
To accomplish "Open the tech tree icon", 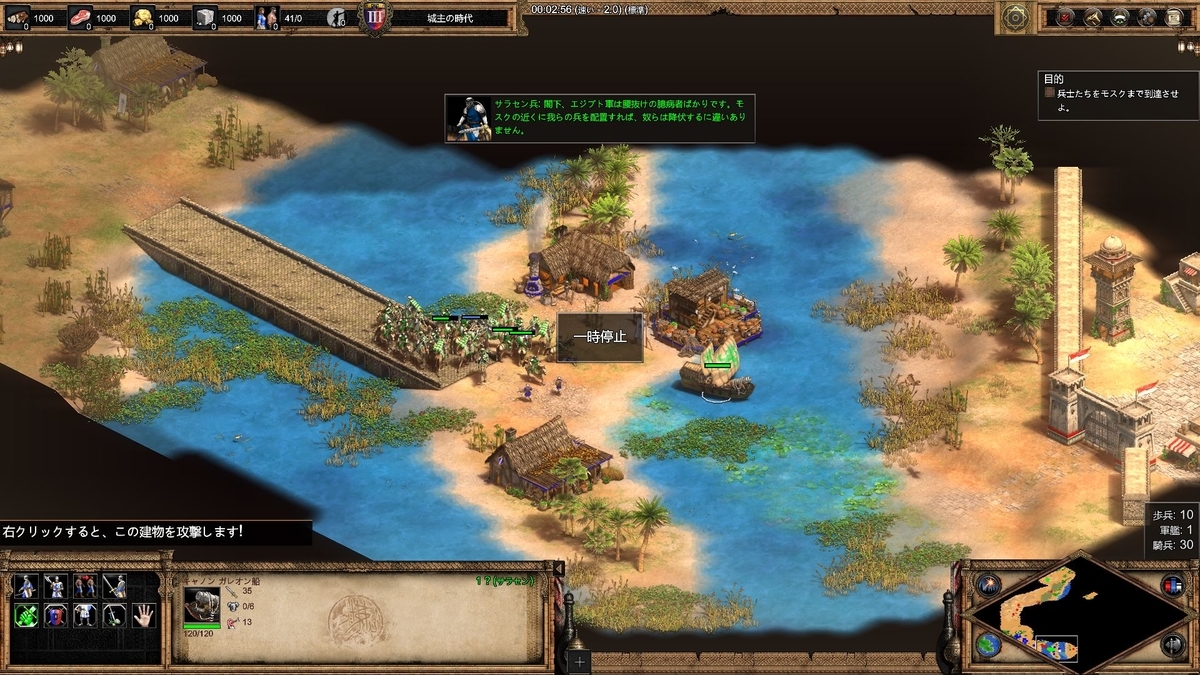I will point(1092,17).
